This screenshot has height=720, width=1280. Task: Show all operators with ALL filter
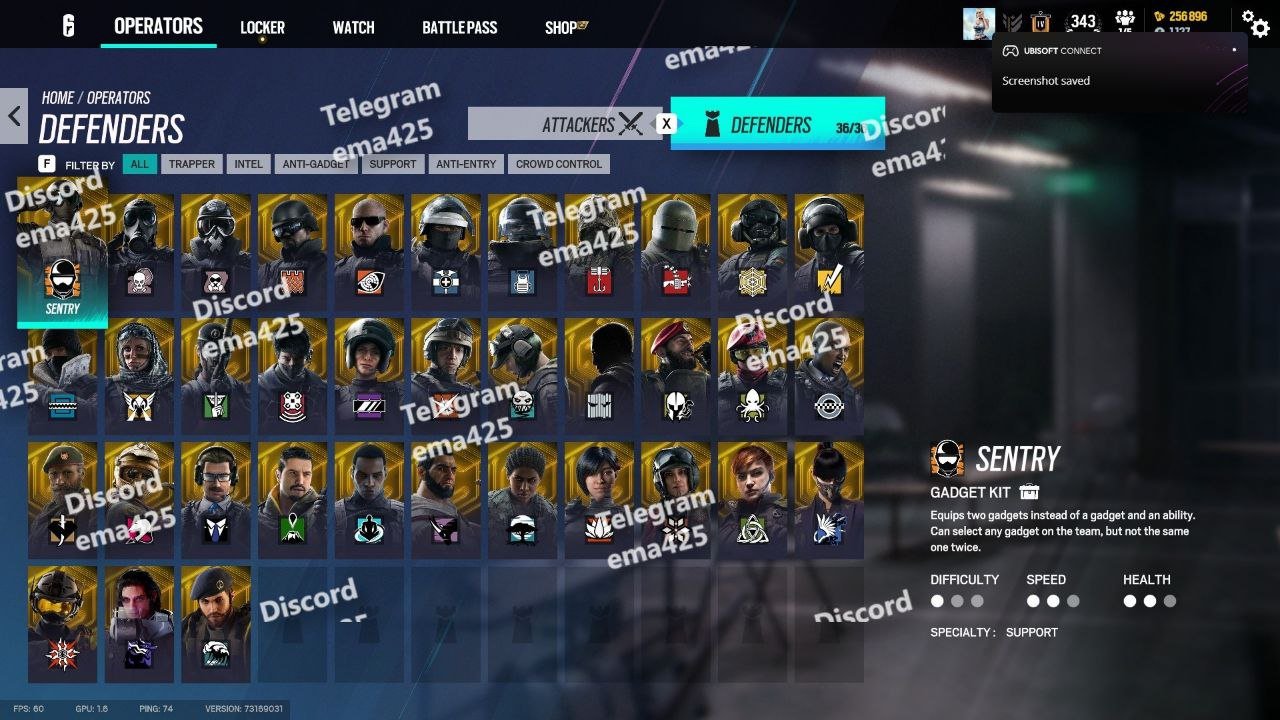pos(139,164)
